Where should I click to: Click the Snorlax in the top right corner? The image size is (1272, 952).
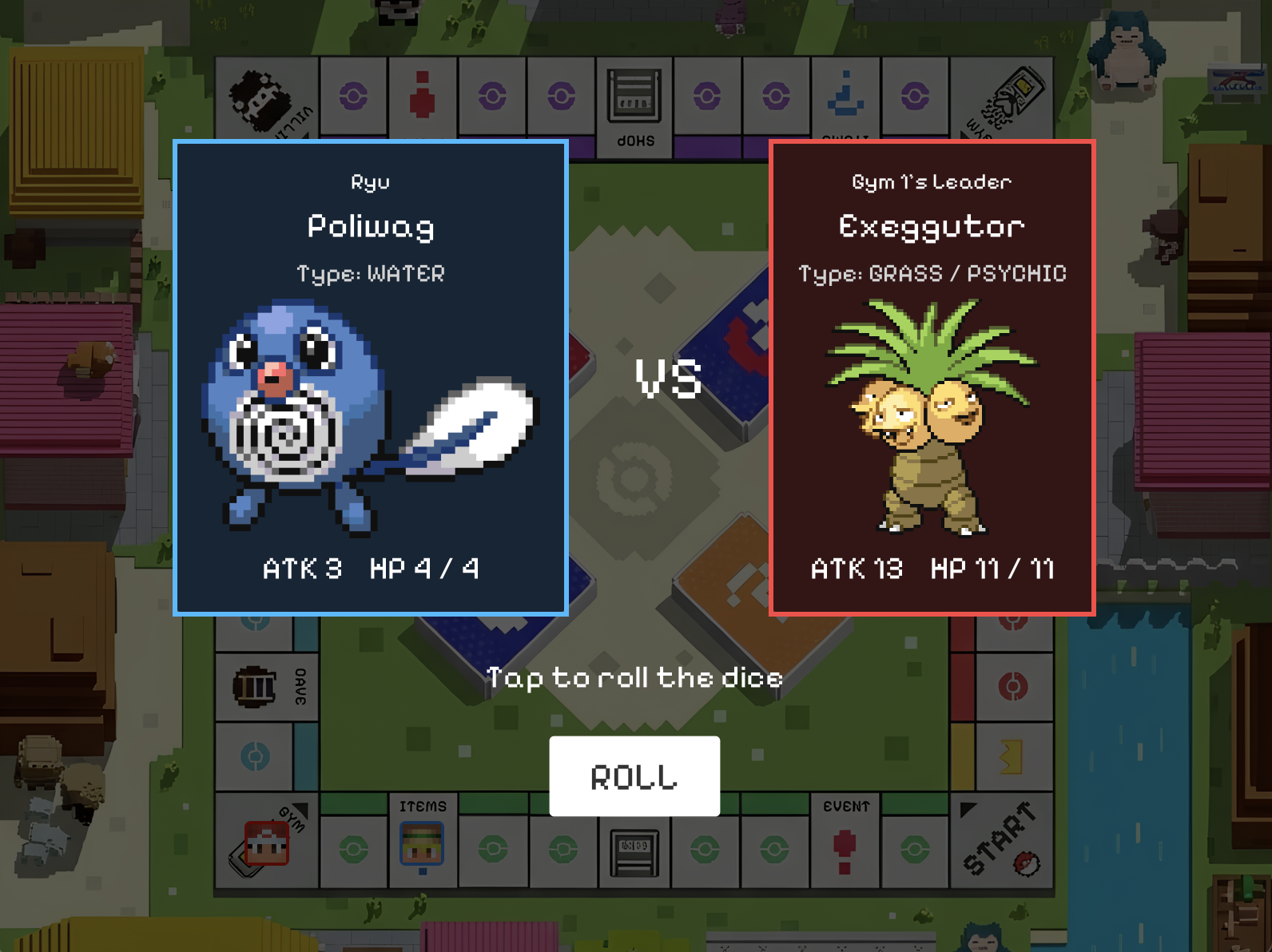click(1127, 48)
